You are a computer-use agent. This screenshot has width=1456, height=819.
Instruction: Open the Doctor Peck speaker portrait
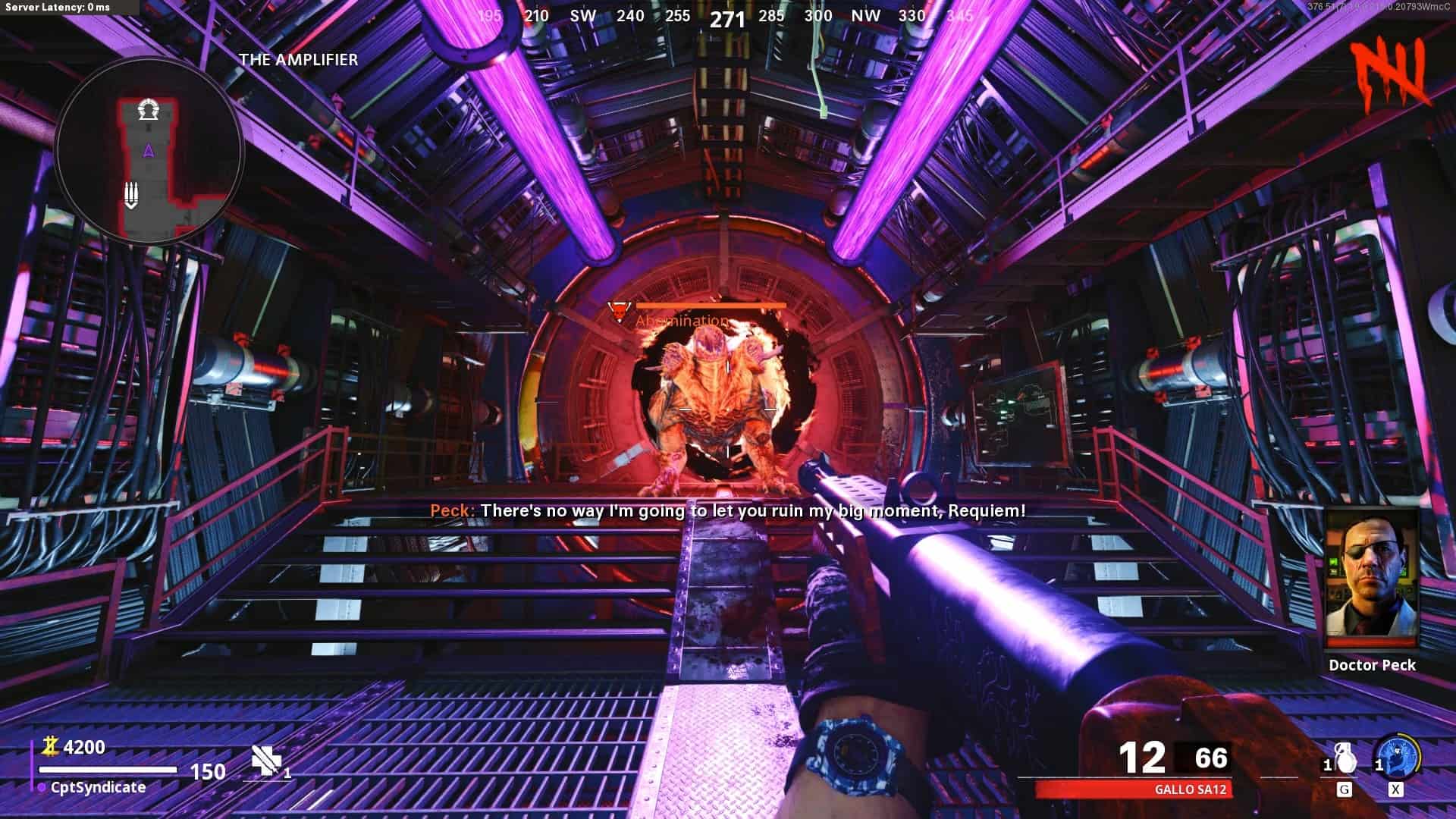click(1371, 579)
